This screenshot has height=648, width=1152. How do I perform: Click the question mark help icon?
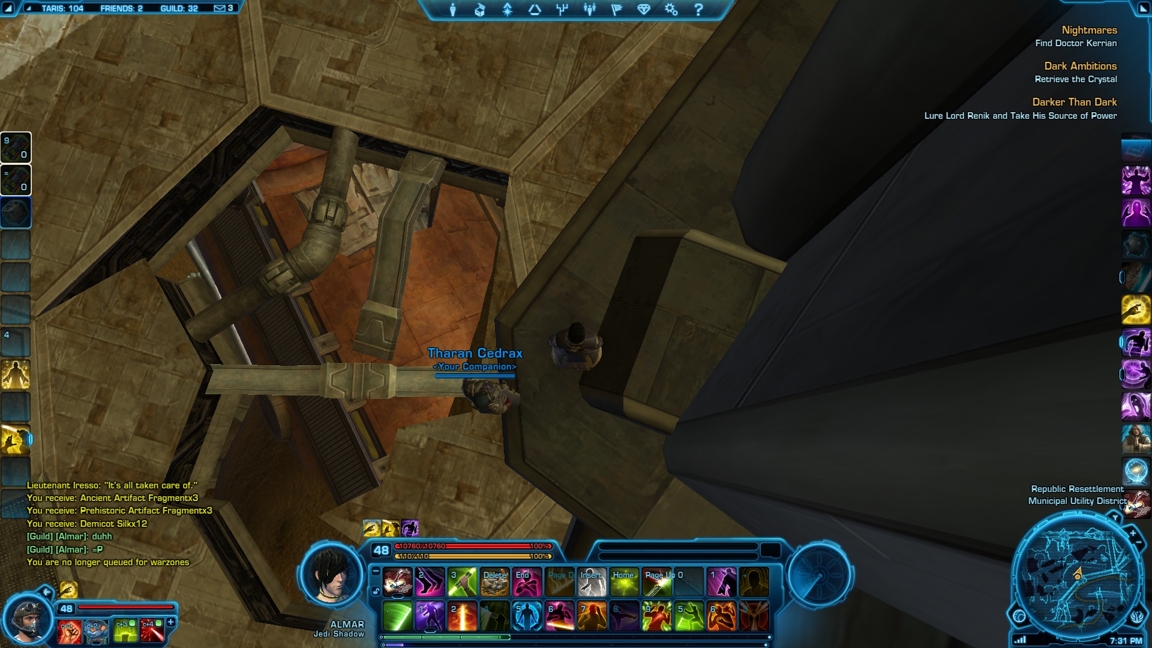click(698, 10)
